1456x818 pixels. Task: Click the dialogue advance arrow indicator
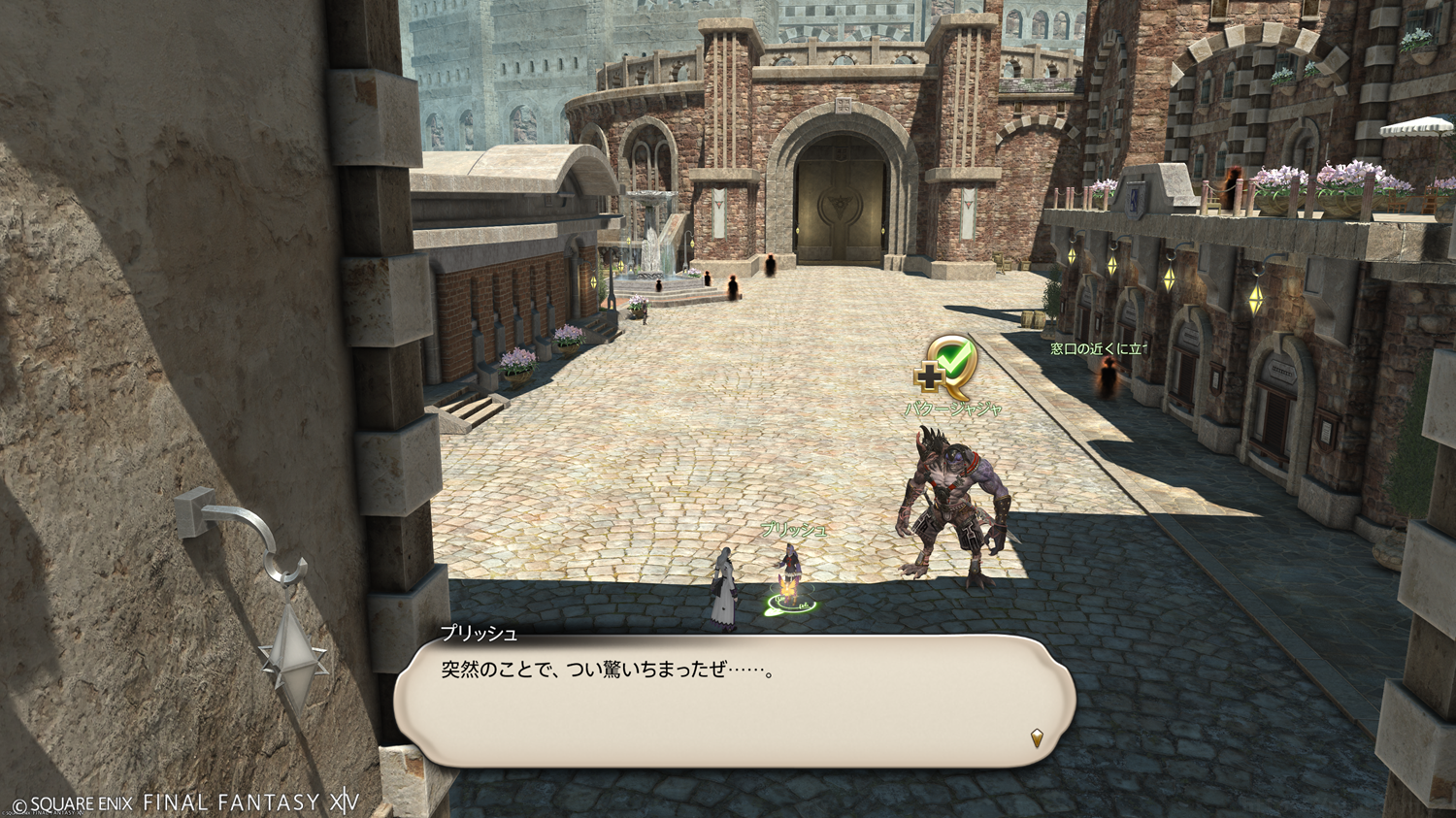1037,738
